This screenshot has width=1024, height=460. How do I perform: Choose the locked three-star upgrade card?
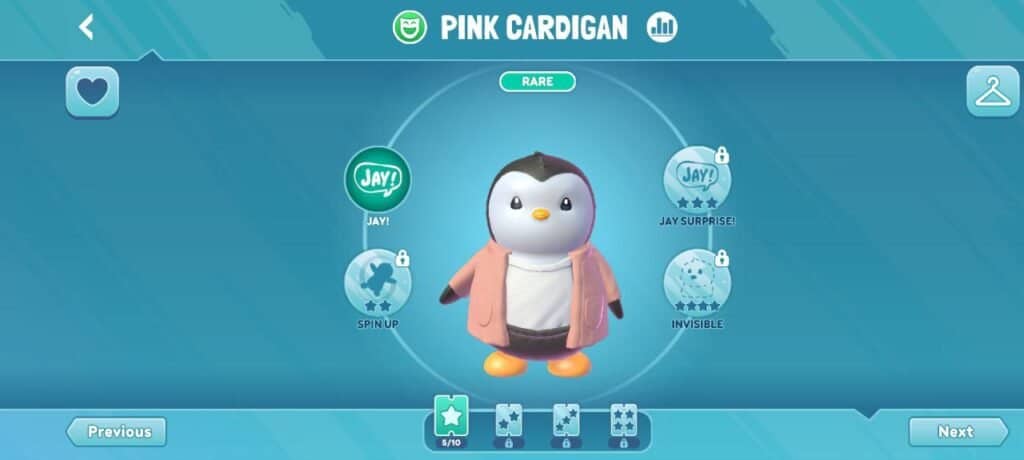pyautogui.click(x=566, y=422)
